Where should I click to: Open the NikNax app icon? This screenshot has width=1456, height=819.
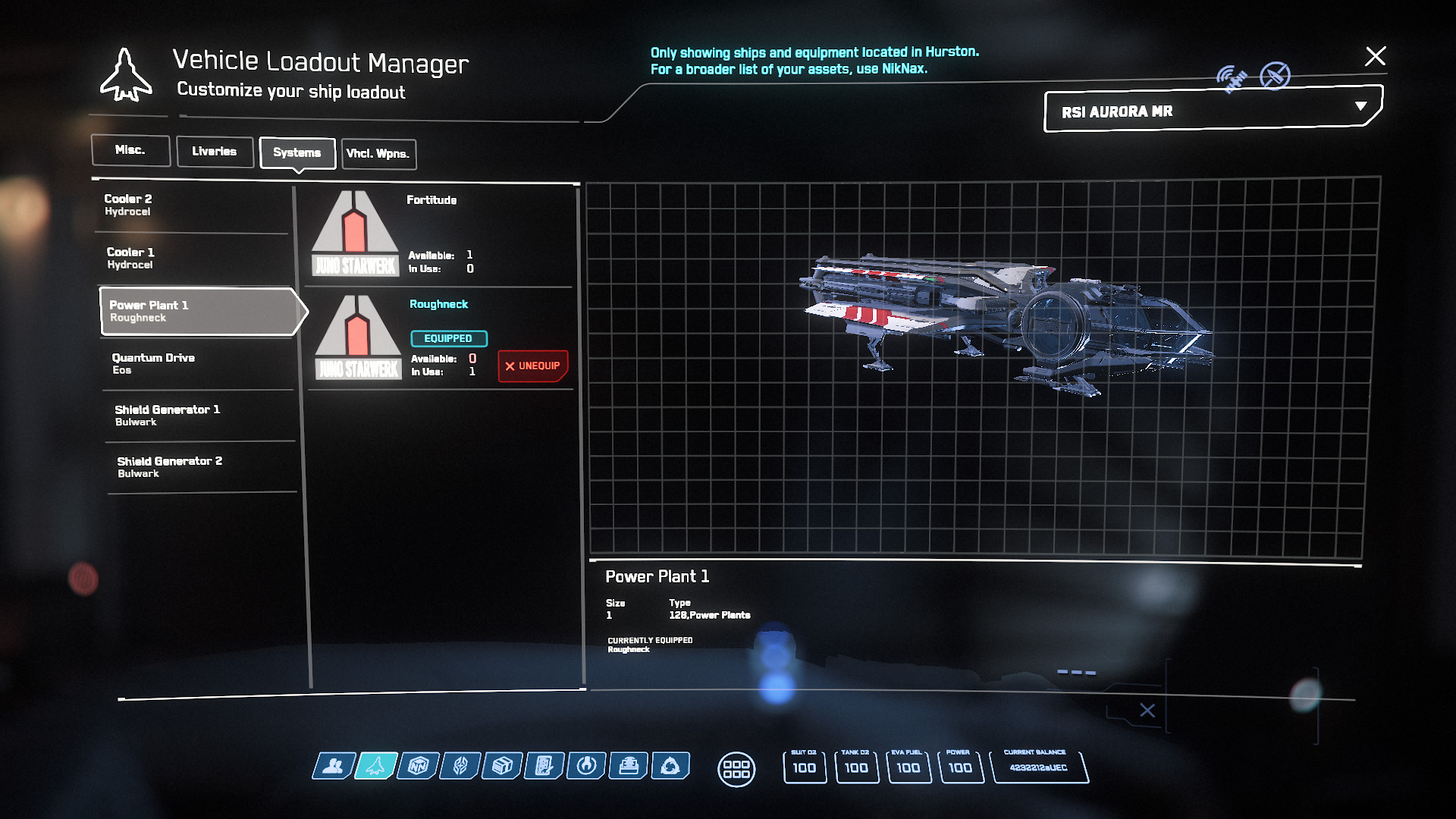click(x=417, y=767)
